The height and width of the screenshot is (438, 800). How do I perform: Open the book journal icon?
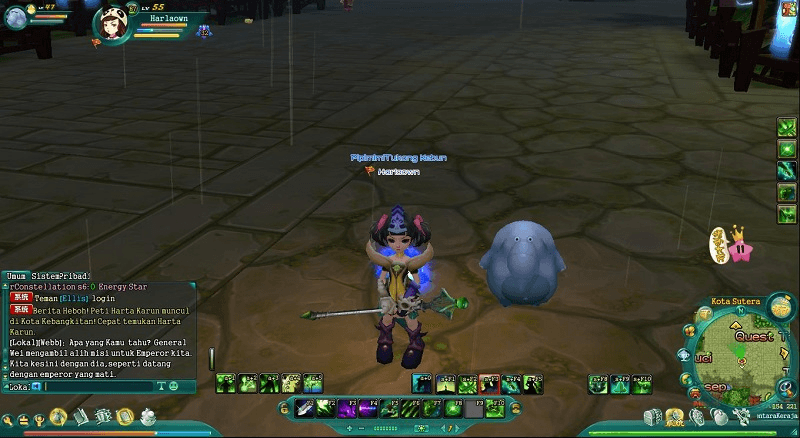click(81, 416)
